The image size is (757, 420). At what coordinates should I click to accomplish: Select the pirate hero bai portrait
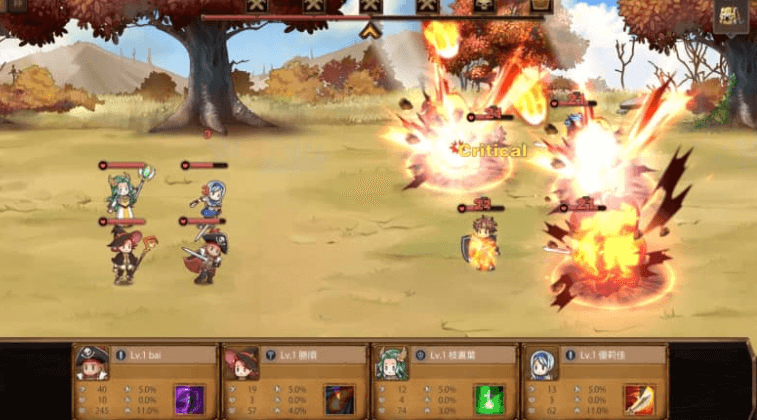92,364
